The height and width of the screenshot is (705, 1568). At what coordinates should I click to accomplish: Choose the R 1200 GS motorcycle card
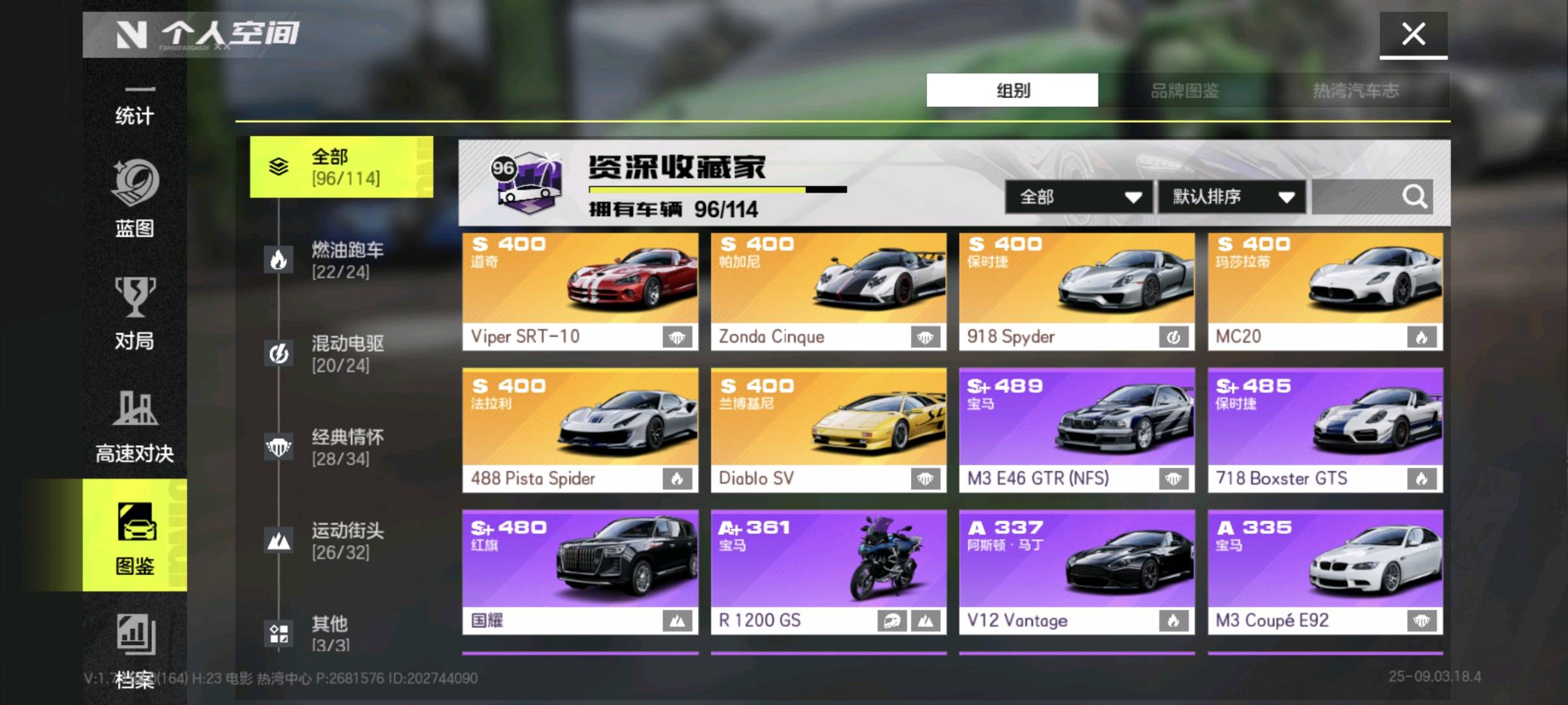828,571
